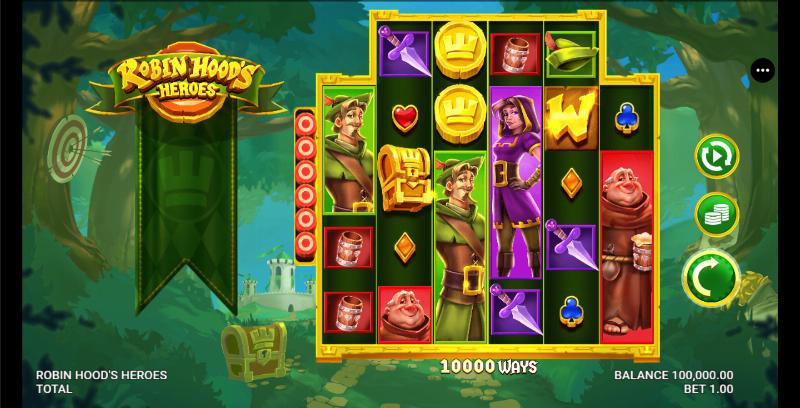Spin the reels with the large green button
The width and height of the screenshot is (800, 408).
tap(711, 273)
